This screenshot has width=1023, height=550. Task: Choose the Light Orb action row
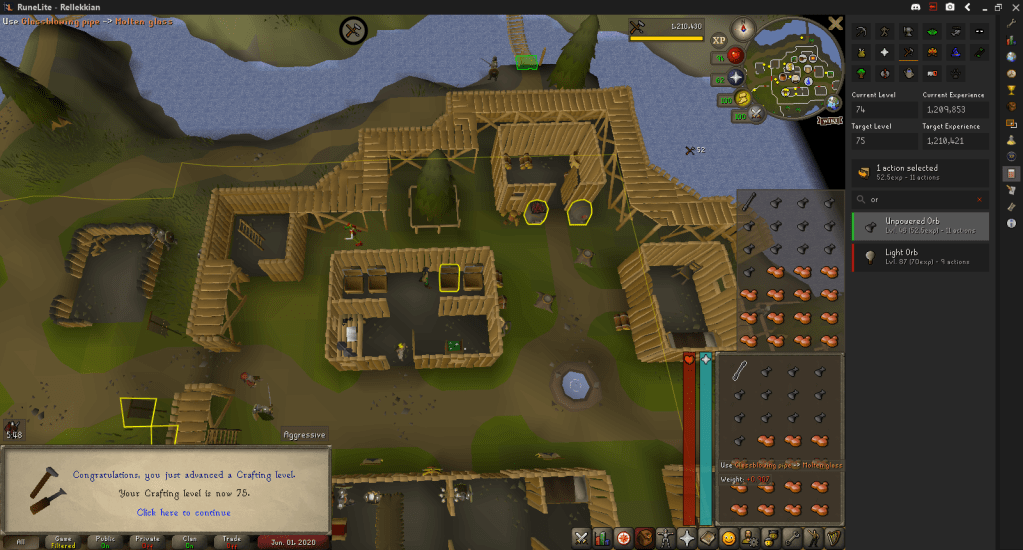[920, 257]
